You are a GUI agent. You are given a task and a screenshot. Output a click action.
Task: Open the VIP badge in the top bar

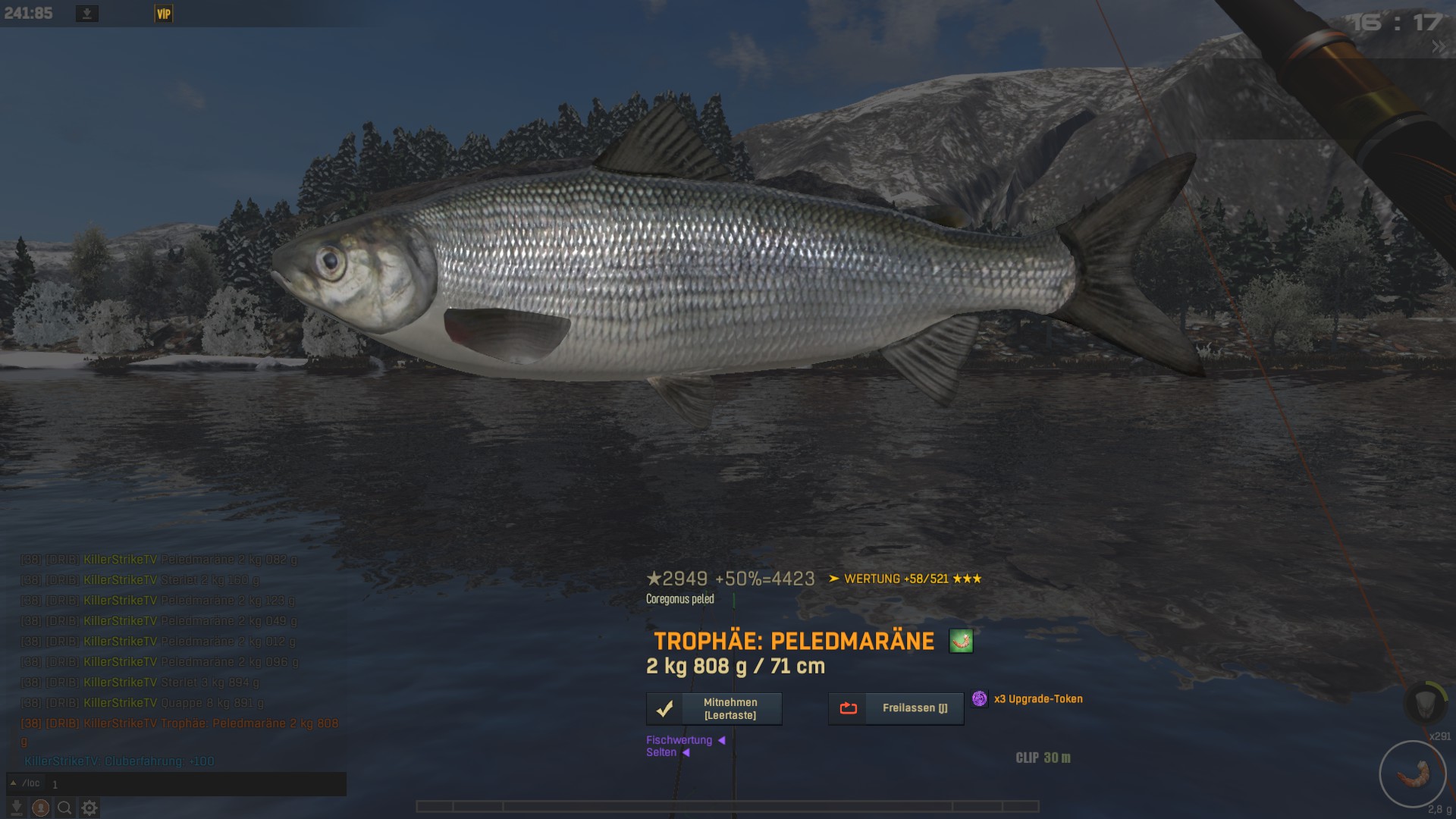coord(163,14)
